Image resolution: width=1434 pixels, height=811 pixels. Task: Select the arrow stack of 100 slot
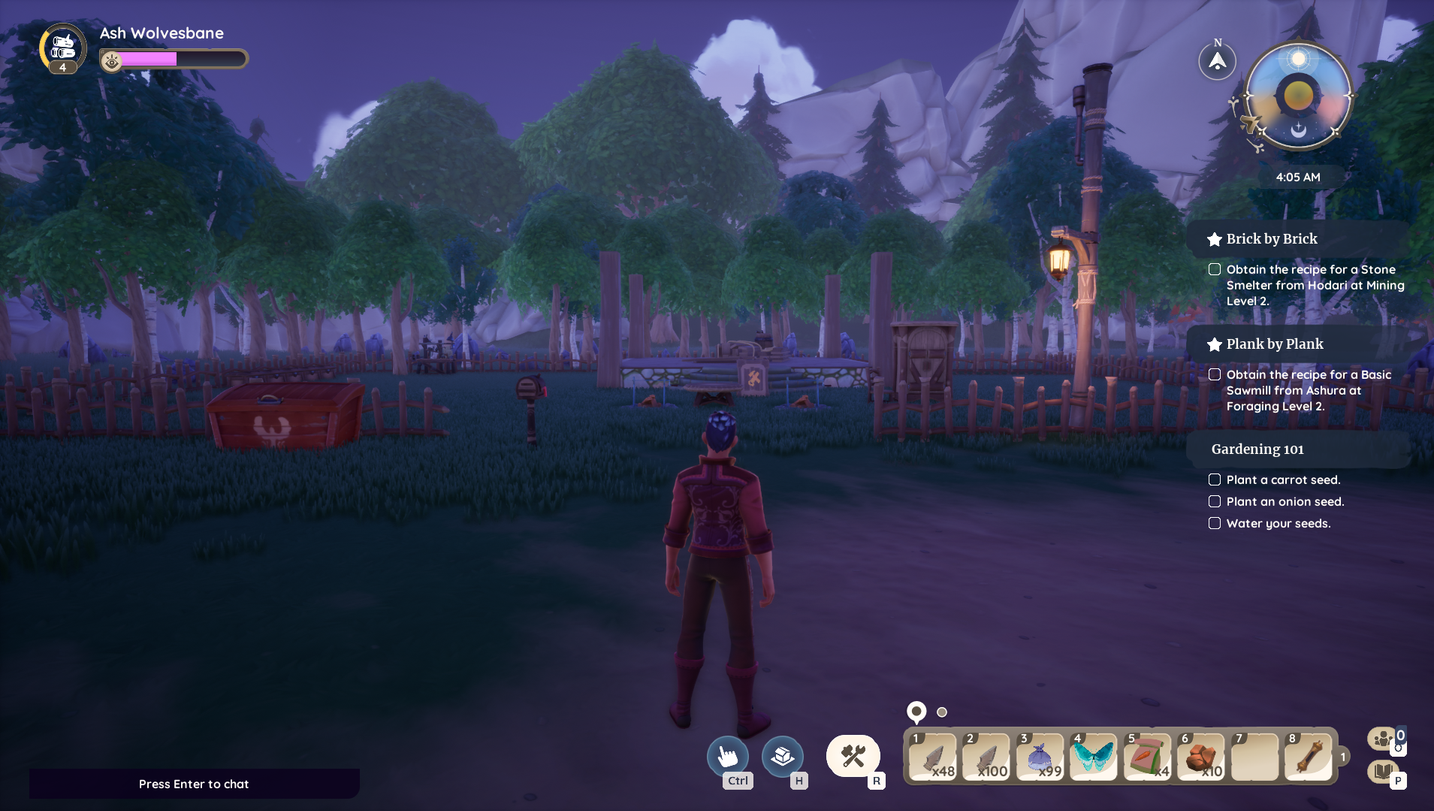[986, 757]
